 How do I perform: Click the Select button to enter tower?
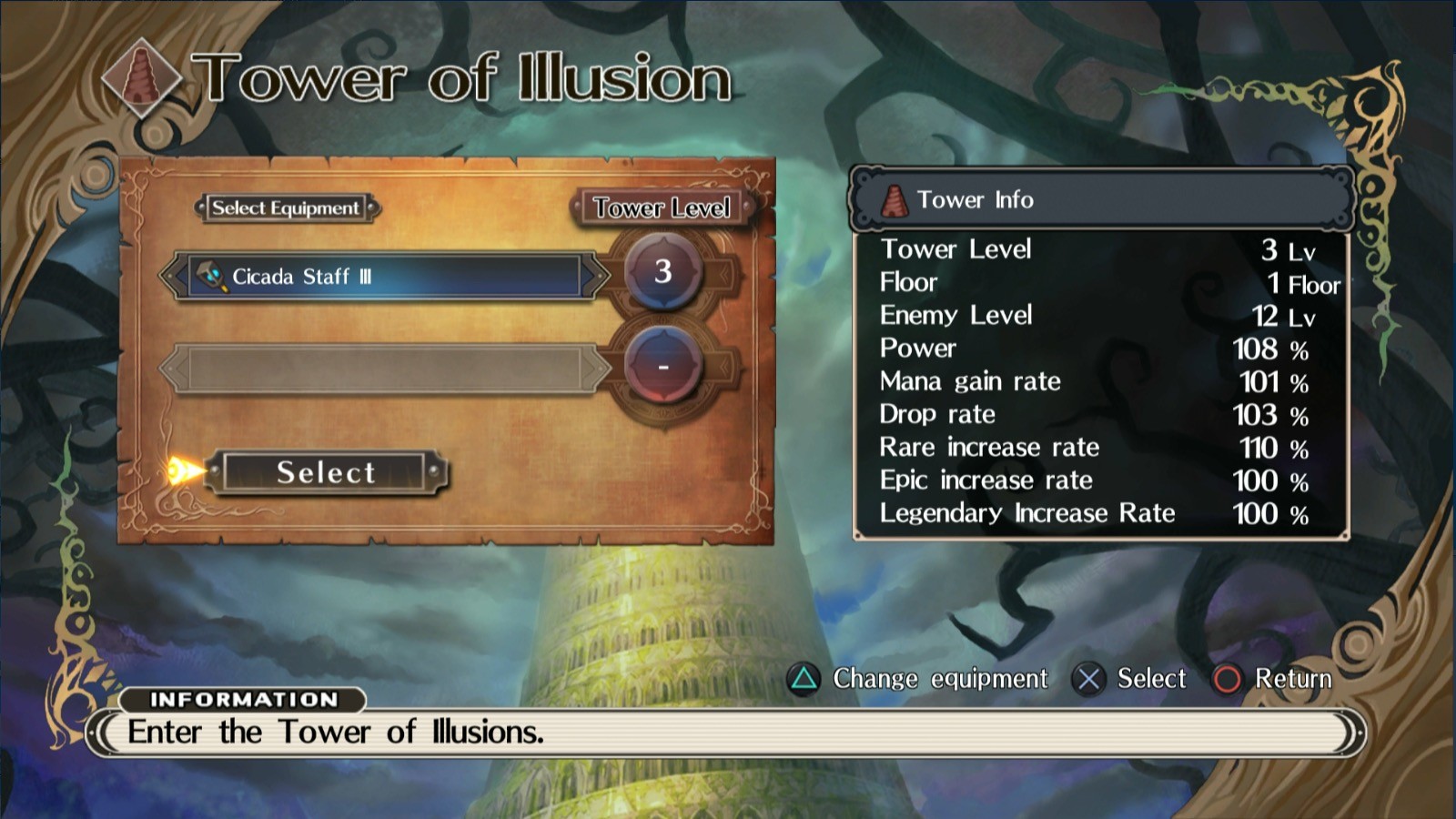pyautogui.click(x=326, y=473)
